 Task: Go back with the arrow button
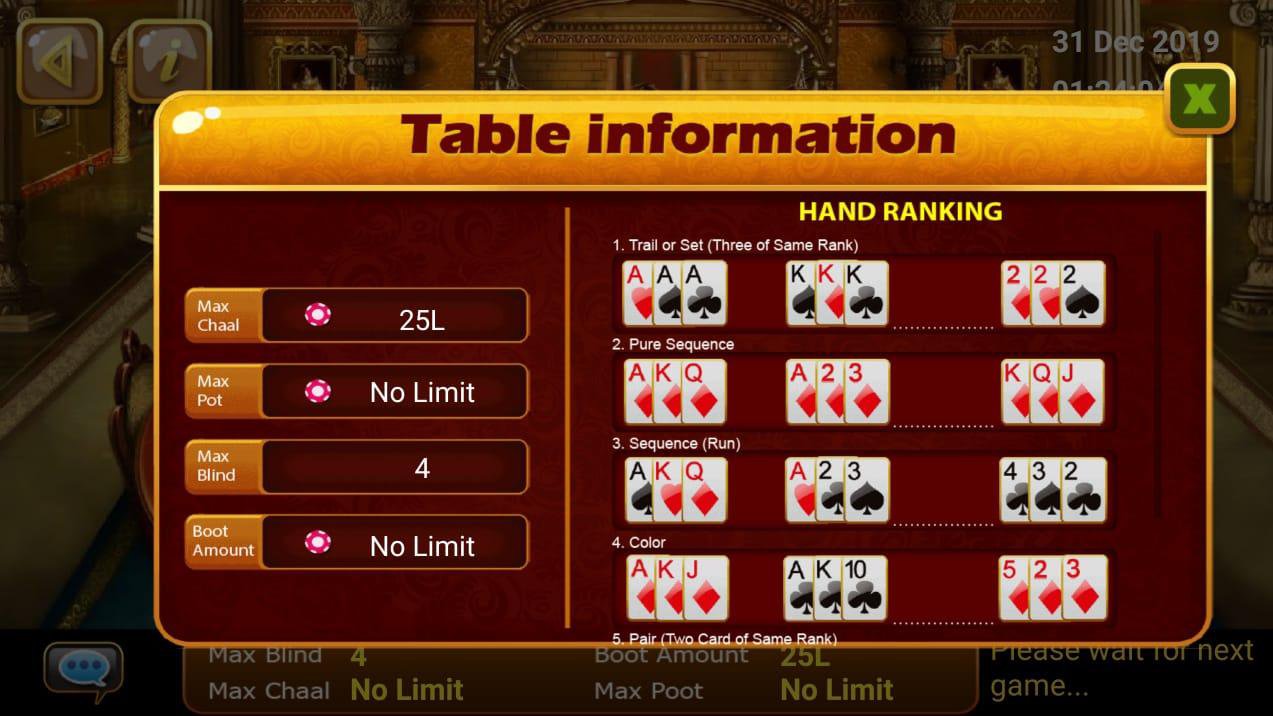(59, 61)
